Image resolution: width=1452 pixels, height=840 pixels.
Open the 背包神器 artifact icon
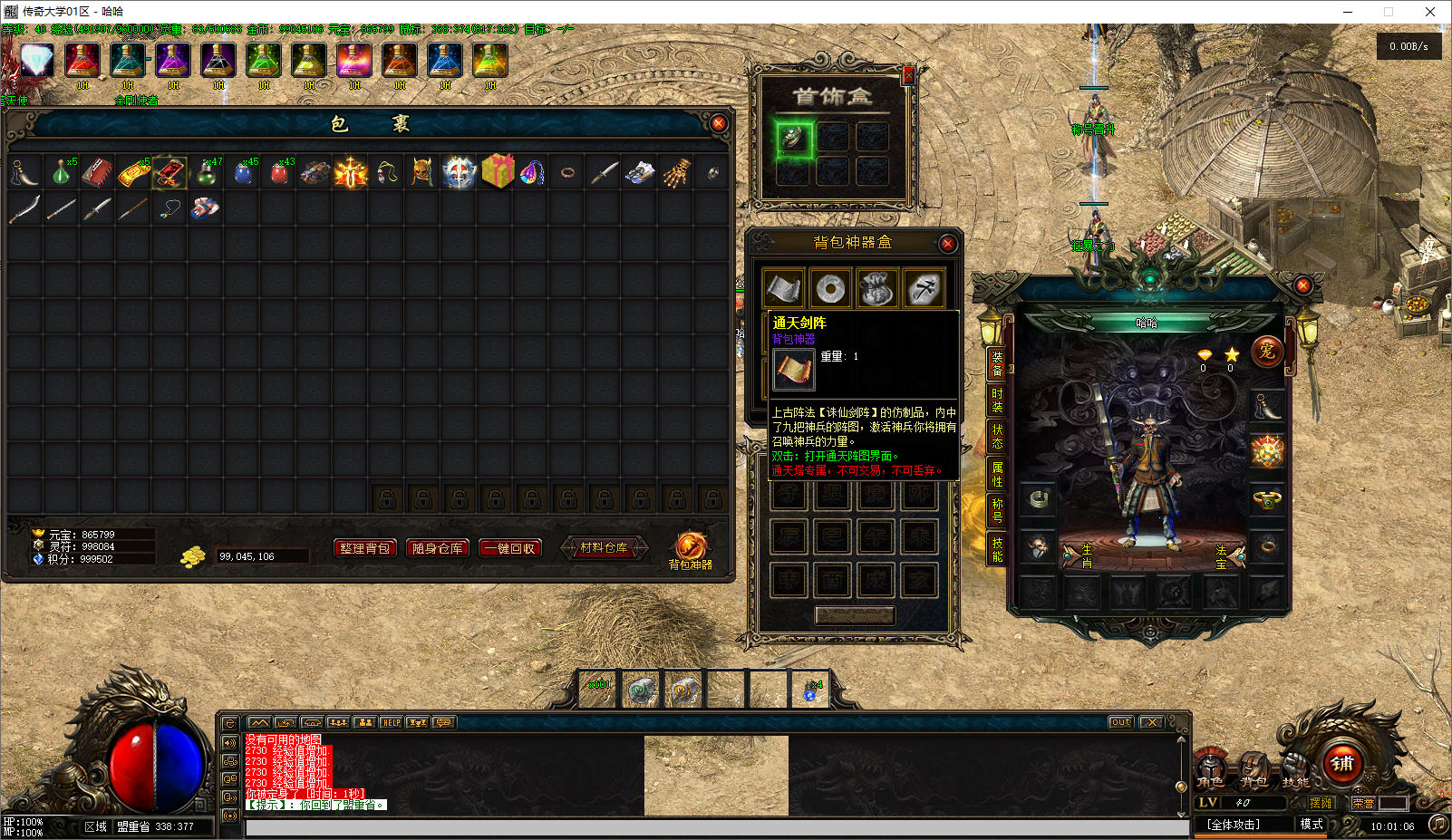(690, 546)
